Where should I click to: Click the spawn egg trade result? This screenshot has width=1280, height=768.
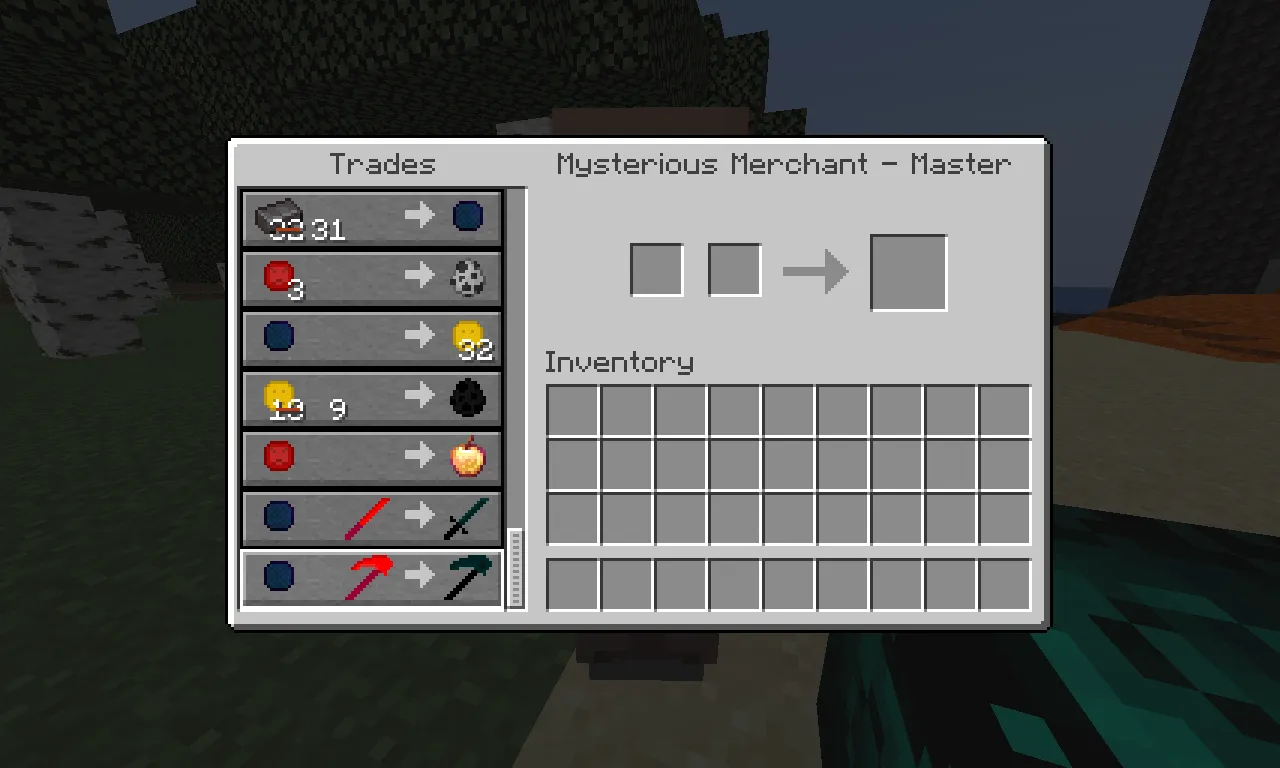[x=469, y=275]
